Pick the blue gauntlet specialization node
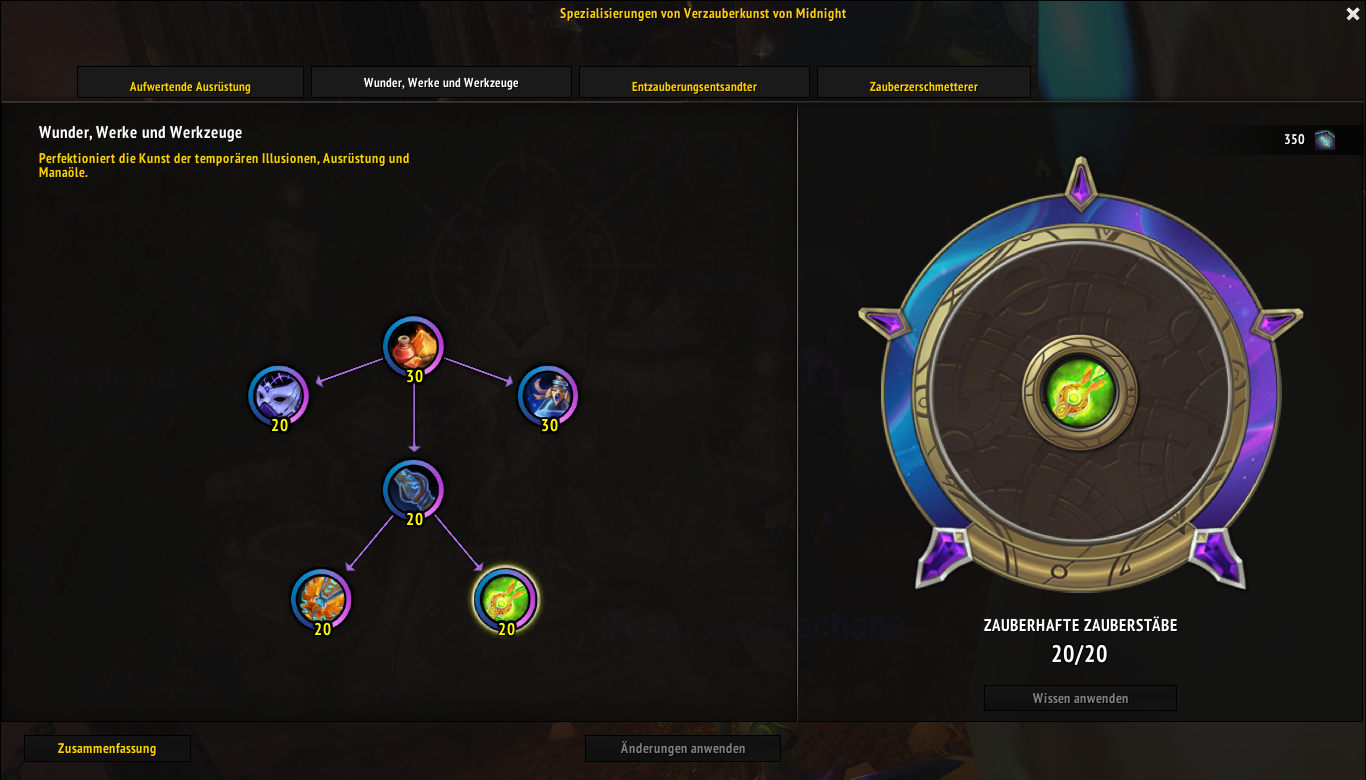Viewport: 1366px width, 780px height. (x=413, y=489)
